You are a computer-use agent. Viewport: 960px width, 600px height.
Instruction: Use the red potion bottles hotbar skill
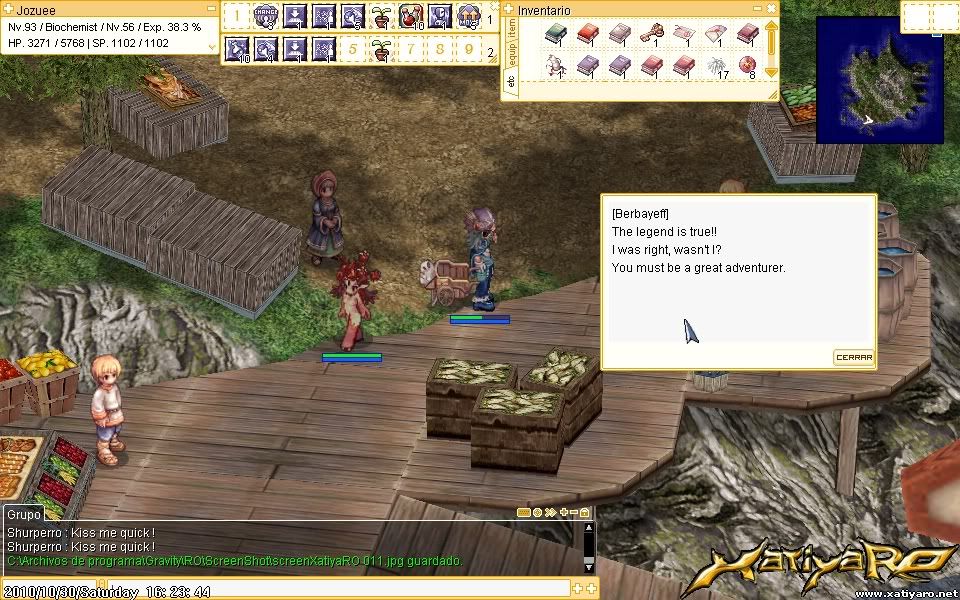(410, 16)
